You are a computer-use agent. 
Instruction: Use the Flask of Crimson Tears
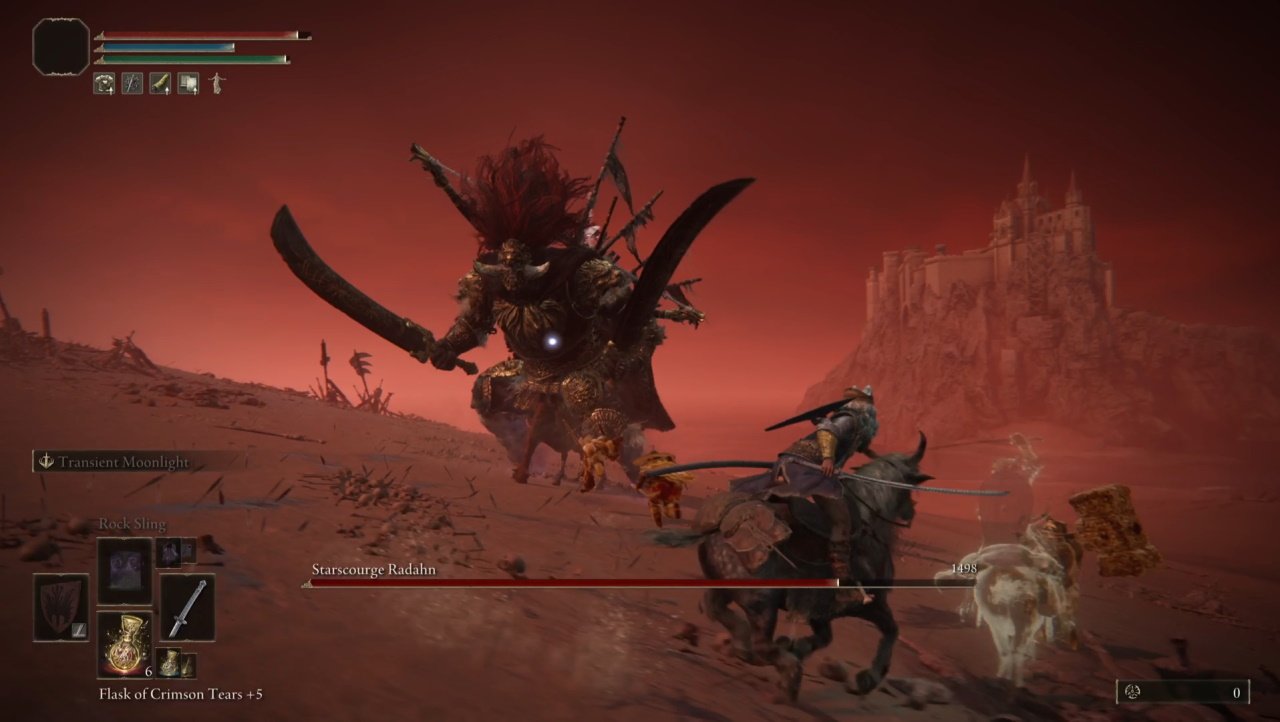click(x=125, y=644)
